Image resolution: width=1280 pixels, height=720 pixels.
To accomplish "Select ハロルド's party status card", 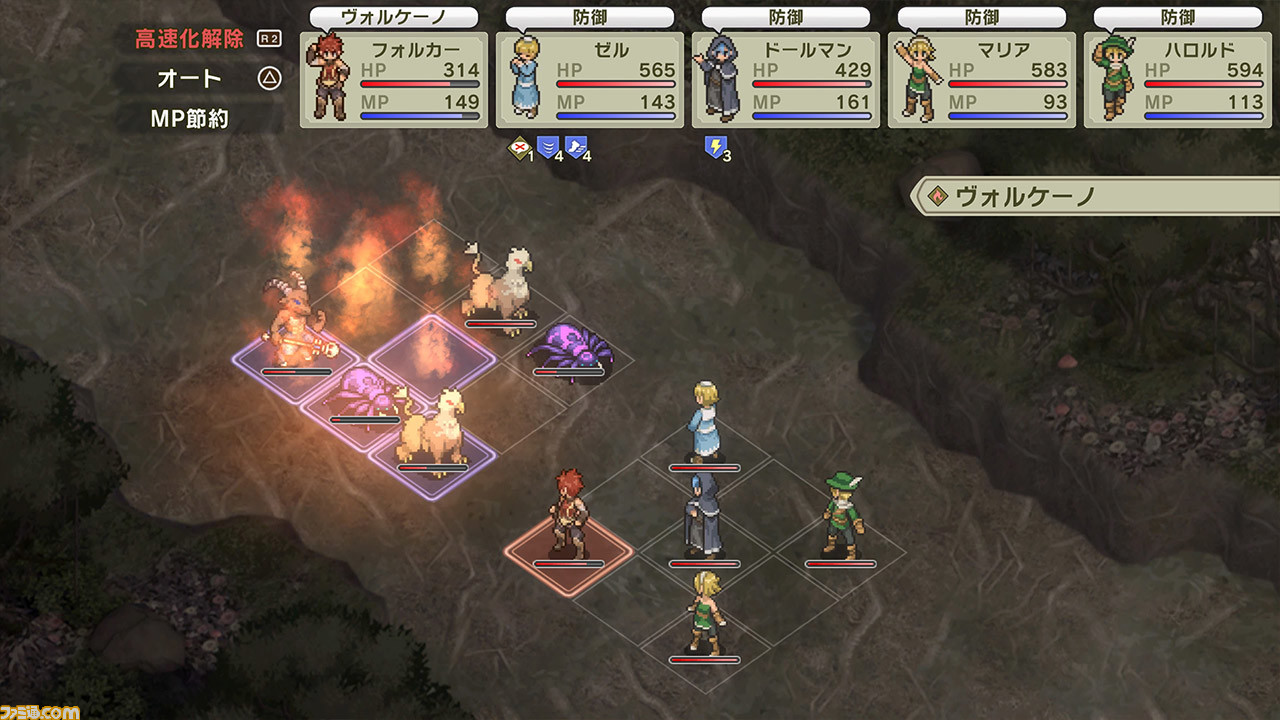I will 1178,80.
